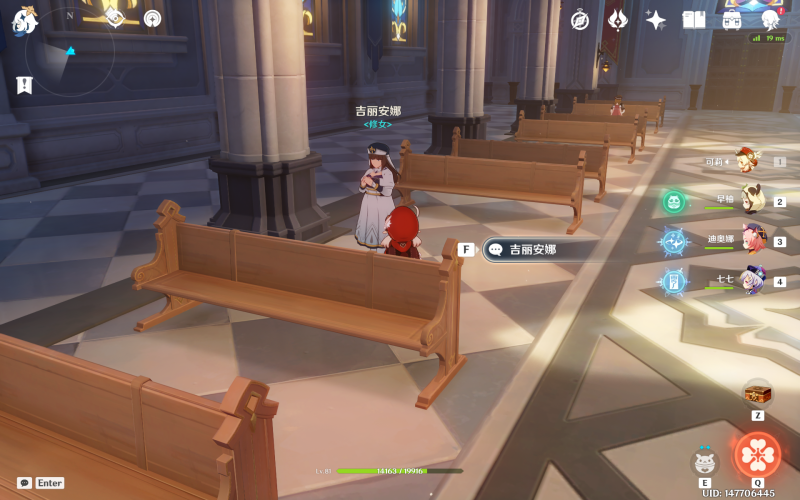Activate Klee's elemental skill

(706, 462)
